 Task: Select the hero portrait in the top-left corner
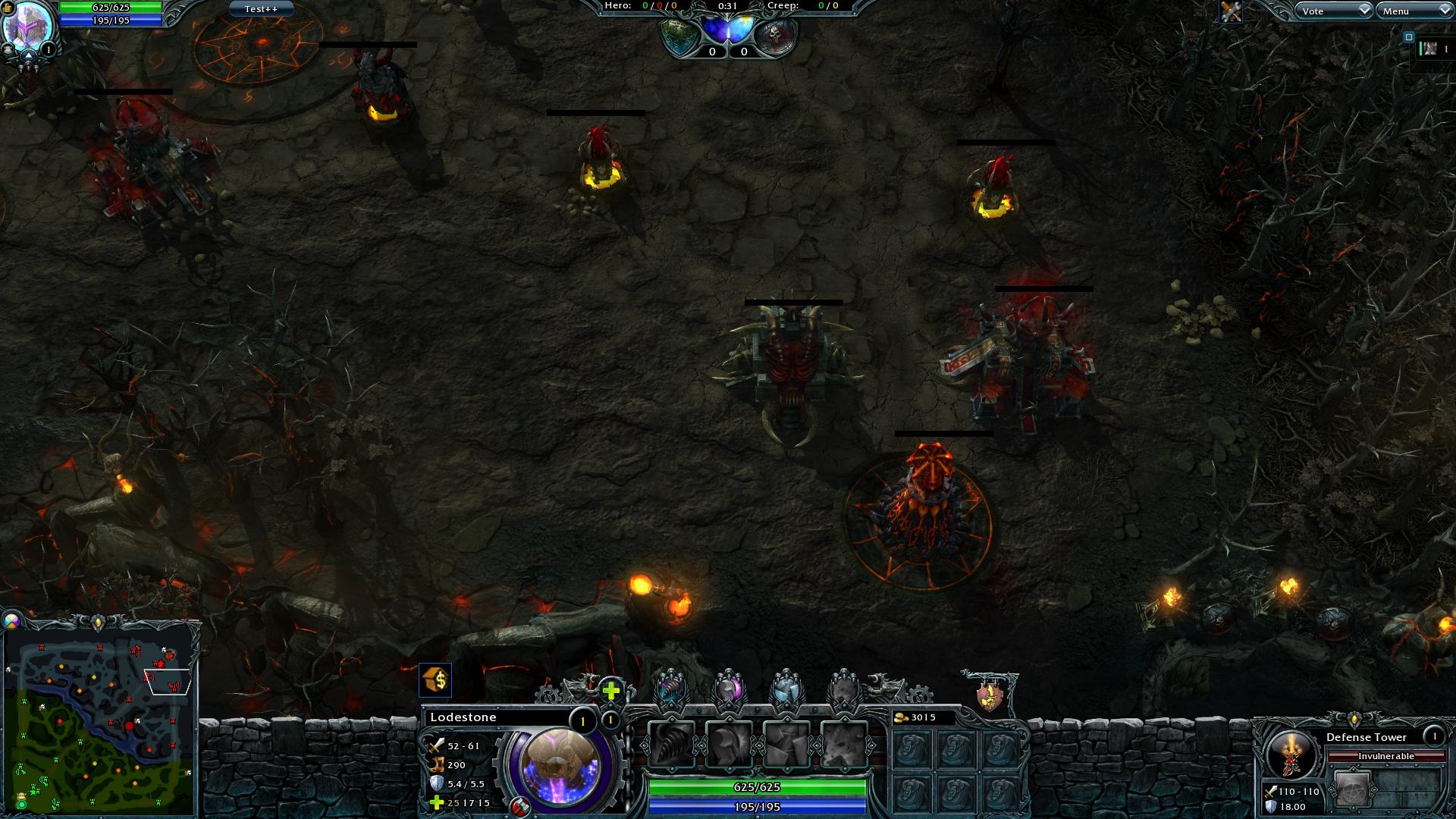click(x=29, y=26)
